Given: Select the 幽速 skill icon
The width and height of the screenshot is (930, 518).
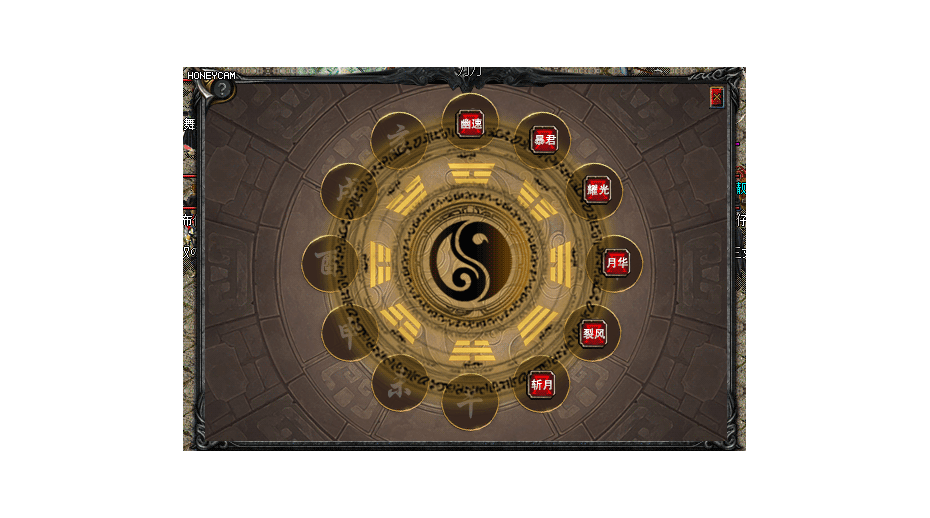Looking at the screenshot, I should point(470,124).
